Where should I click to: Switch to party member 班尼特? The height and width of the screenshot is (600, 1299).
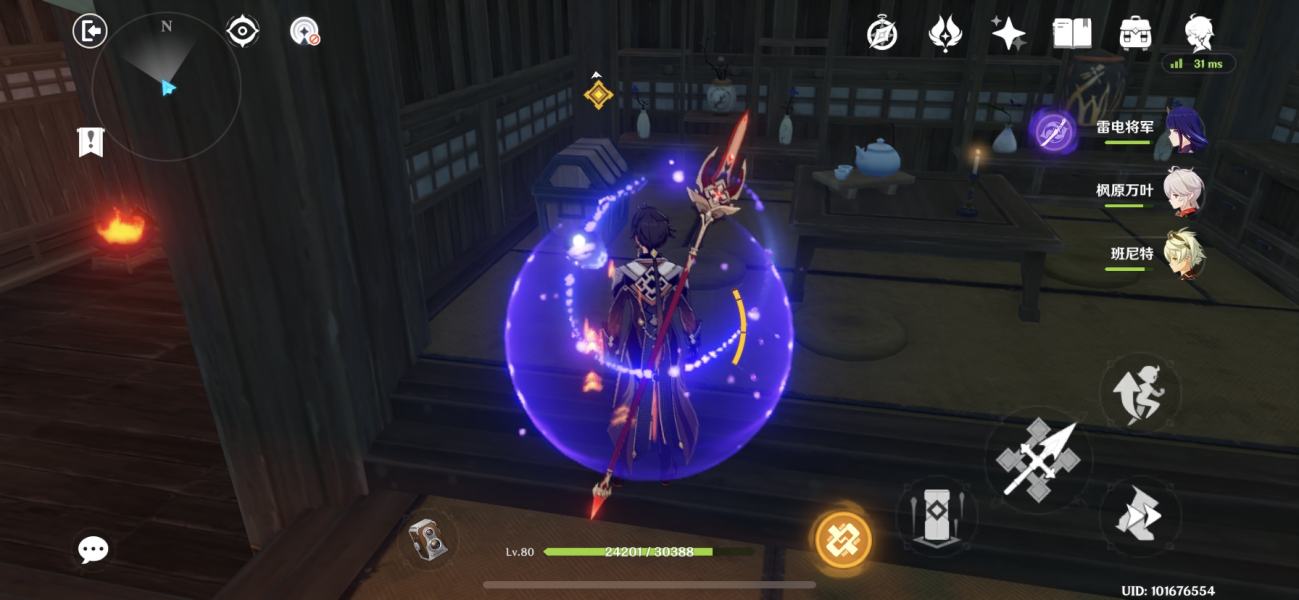pos(1185,253)
